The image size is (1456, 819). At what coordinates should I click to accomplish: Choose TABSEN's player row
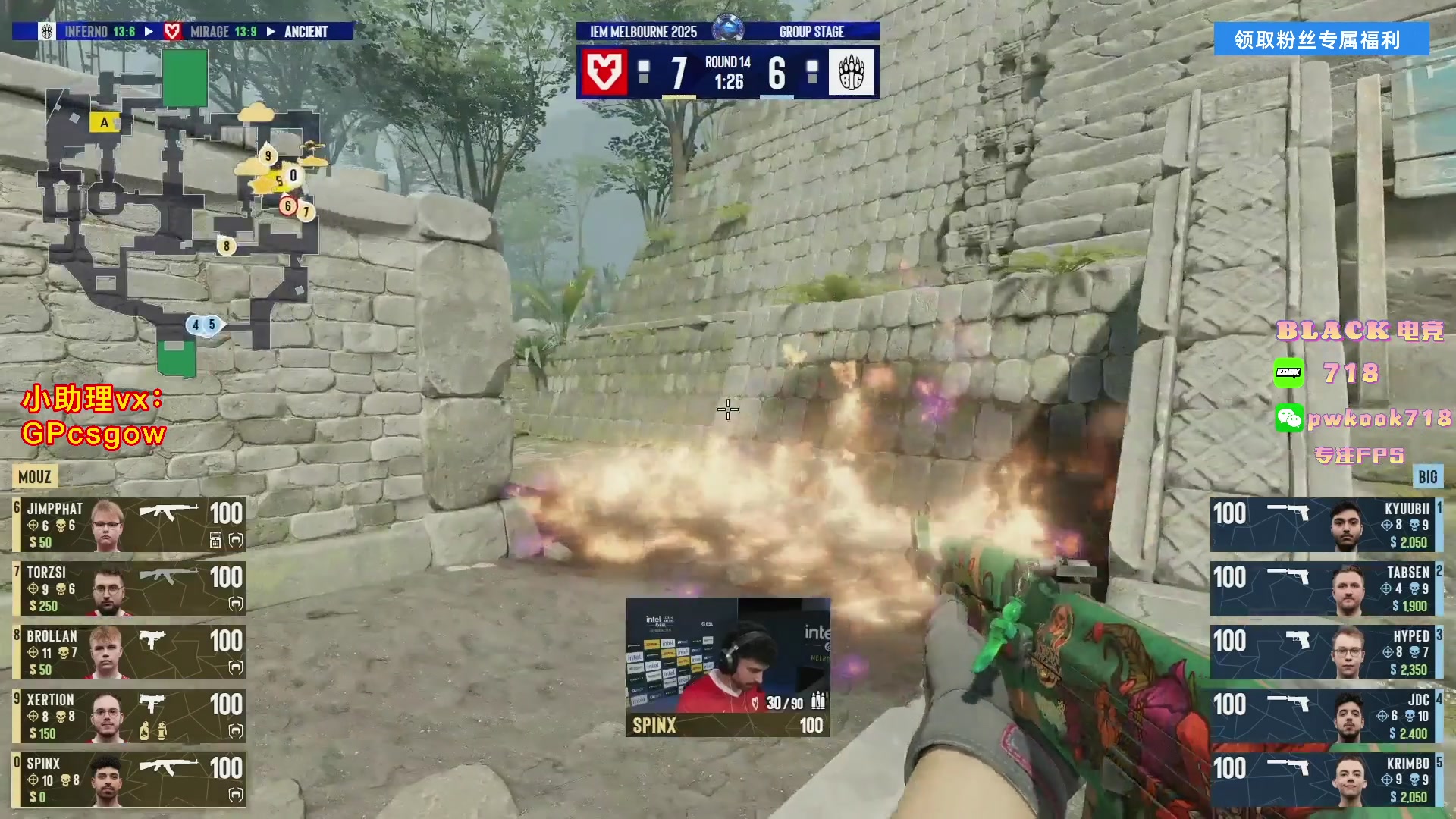pyautogui.click(x=1326, y=588)
